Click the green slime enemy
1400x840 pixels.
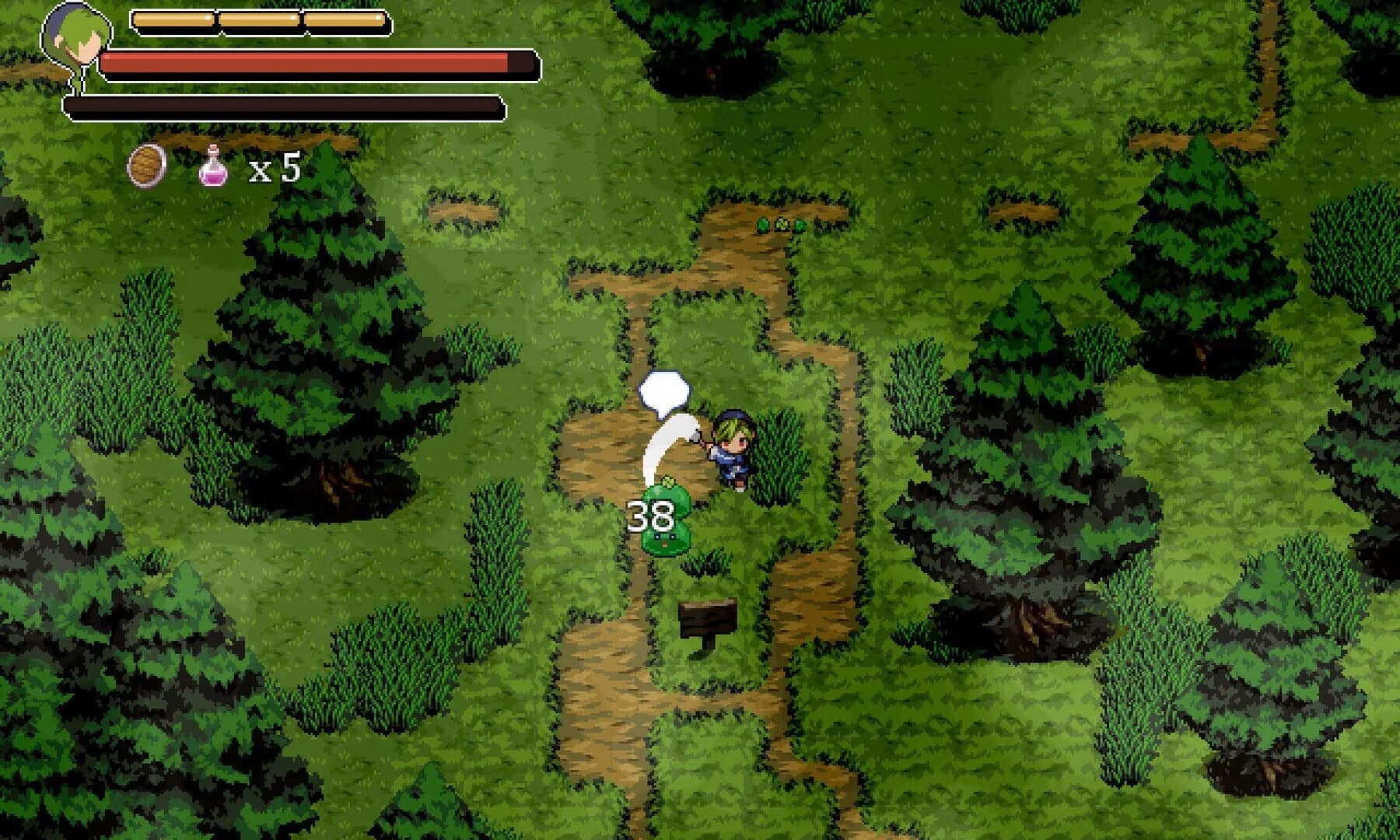[x=665, y=537]
